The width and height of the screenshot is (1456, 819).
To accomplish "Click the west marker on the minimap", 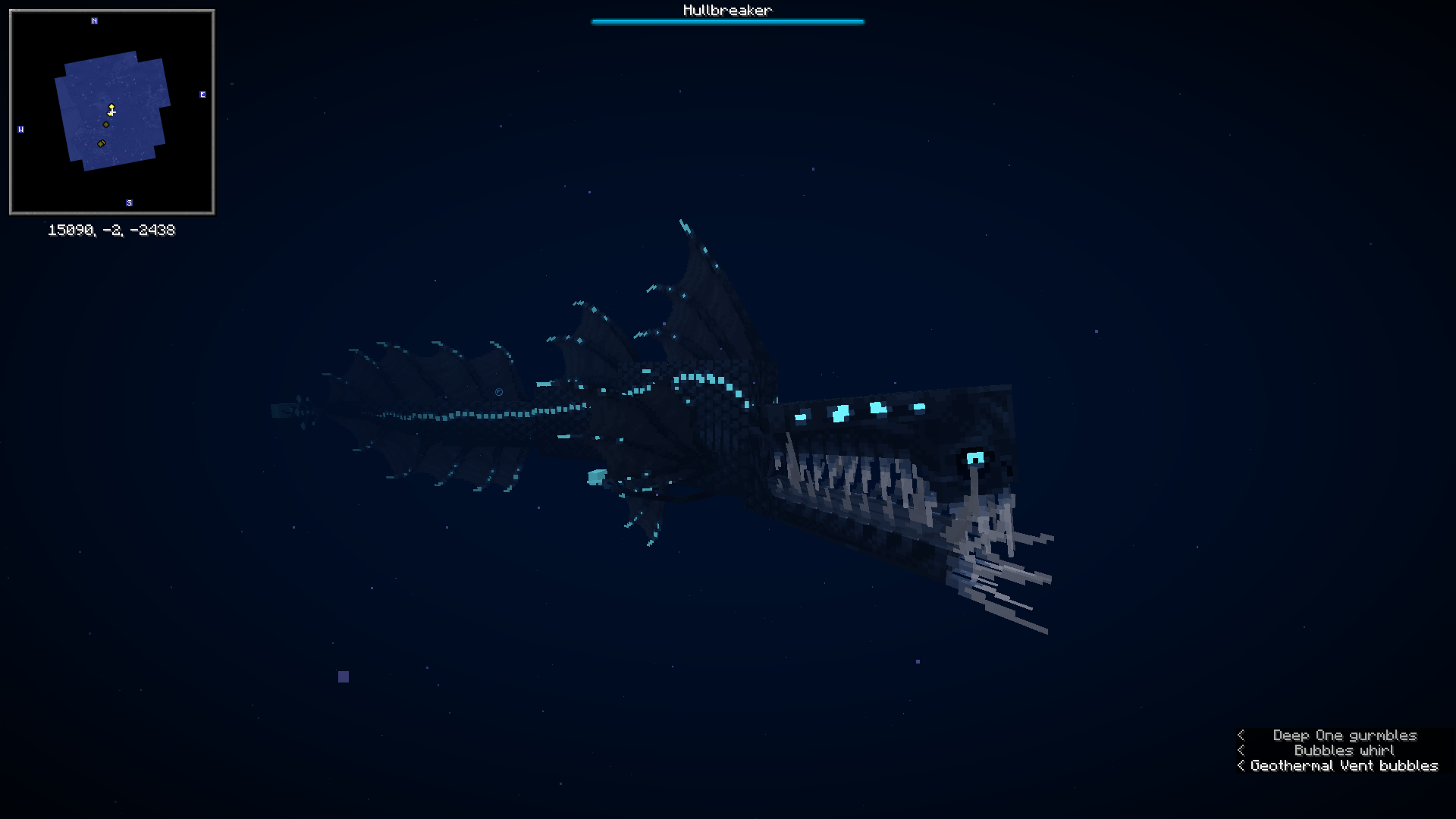I will pyautogui.click(x=21, y=130).
